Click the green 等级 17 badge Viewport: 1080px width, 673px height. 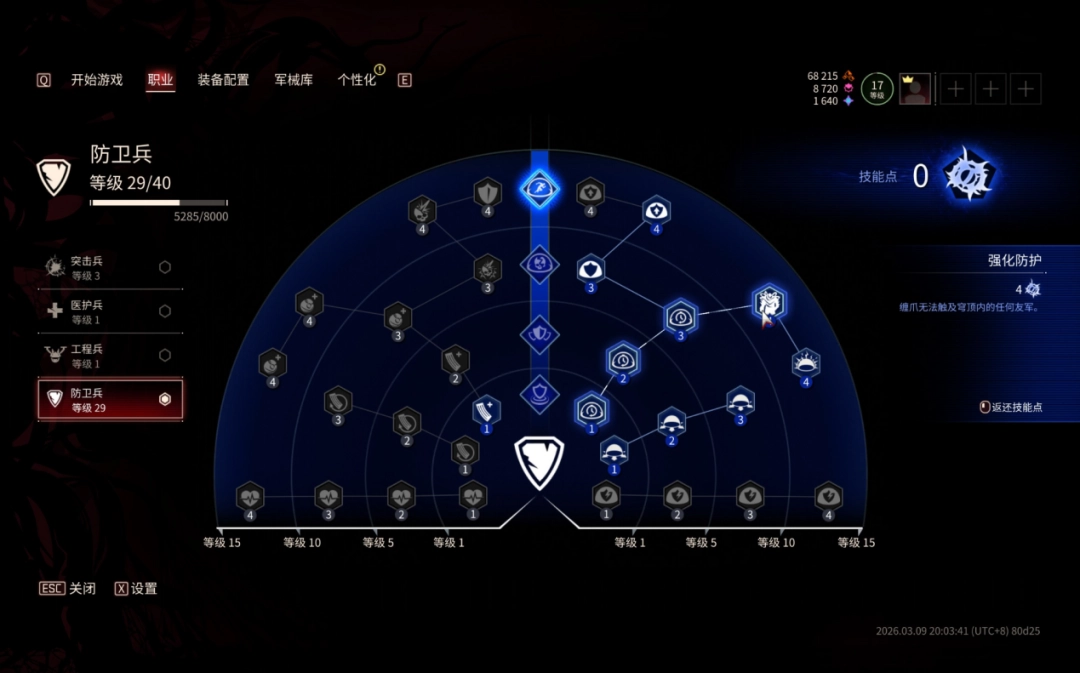(x=877, y=89)
